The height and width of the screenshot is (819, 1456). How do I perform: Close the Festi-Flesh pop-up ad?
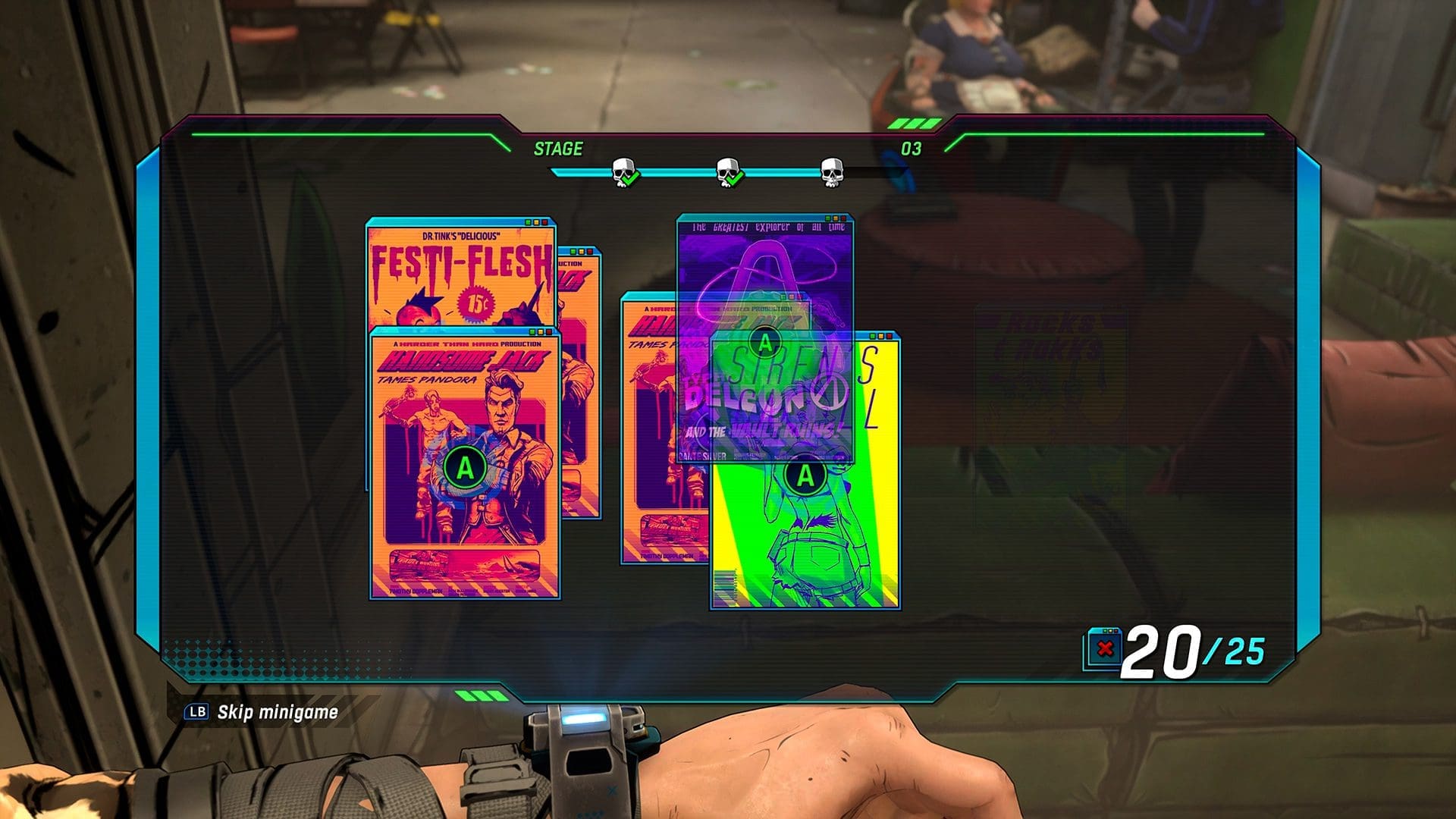[x=544, y=222]
